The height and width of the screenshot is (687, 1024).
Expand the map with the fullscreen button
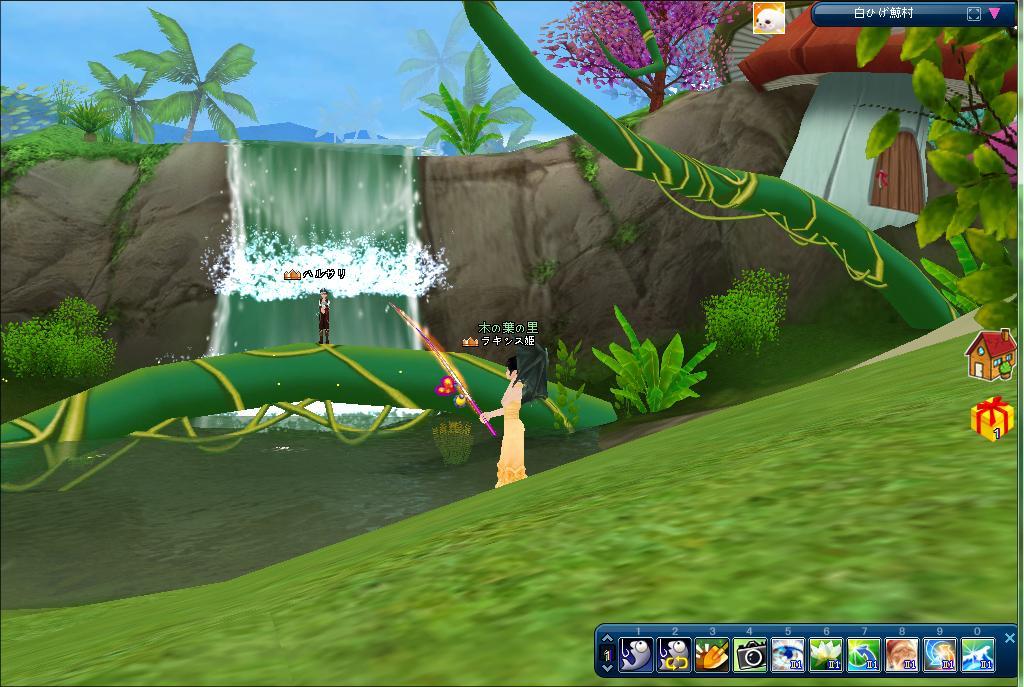click(x=974, y=14)
